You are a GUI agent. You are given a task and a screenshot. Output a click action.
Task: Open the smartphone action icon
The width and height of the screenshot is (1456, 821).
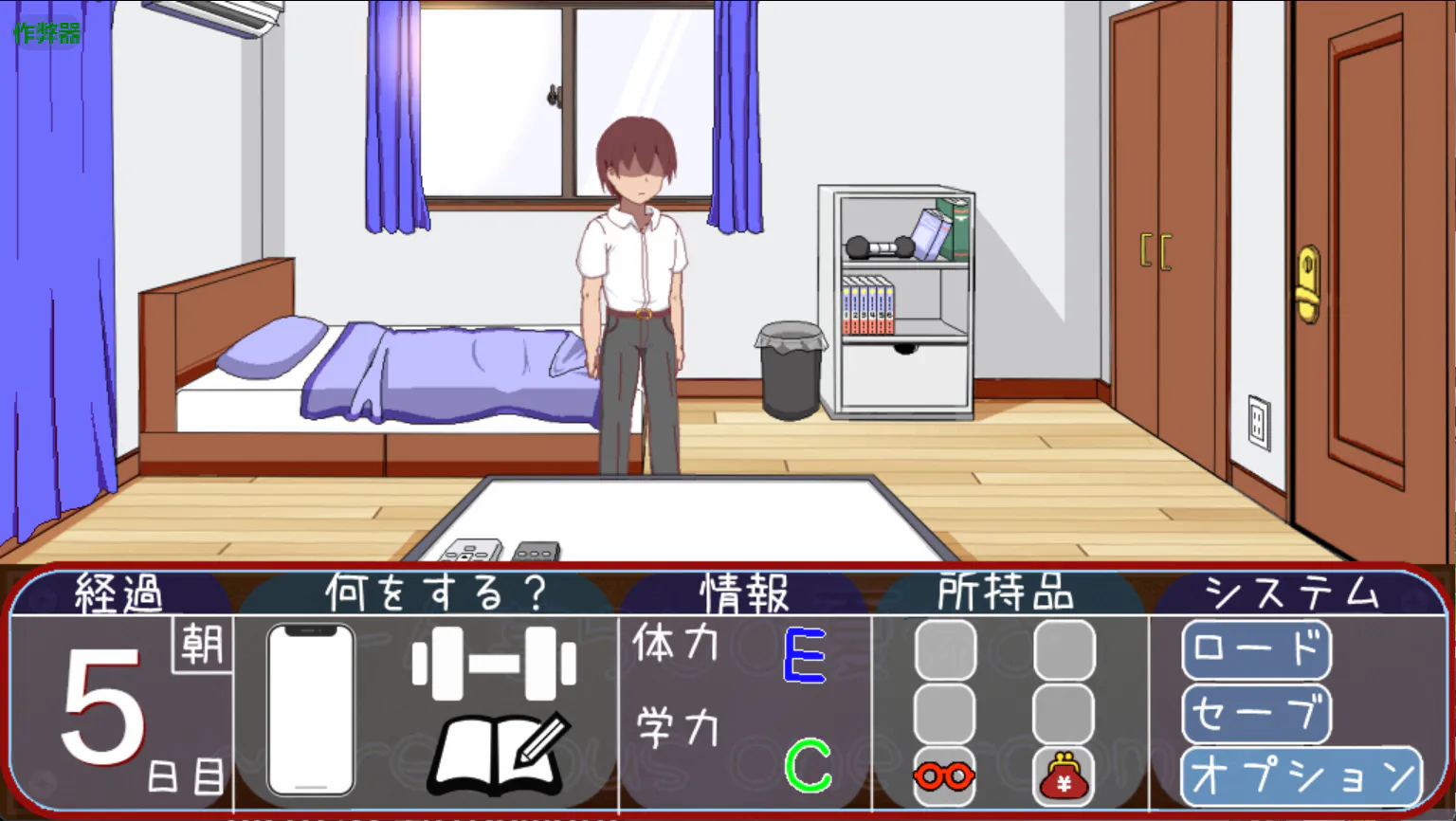[311, 709]
